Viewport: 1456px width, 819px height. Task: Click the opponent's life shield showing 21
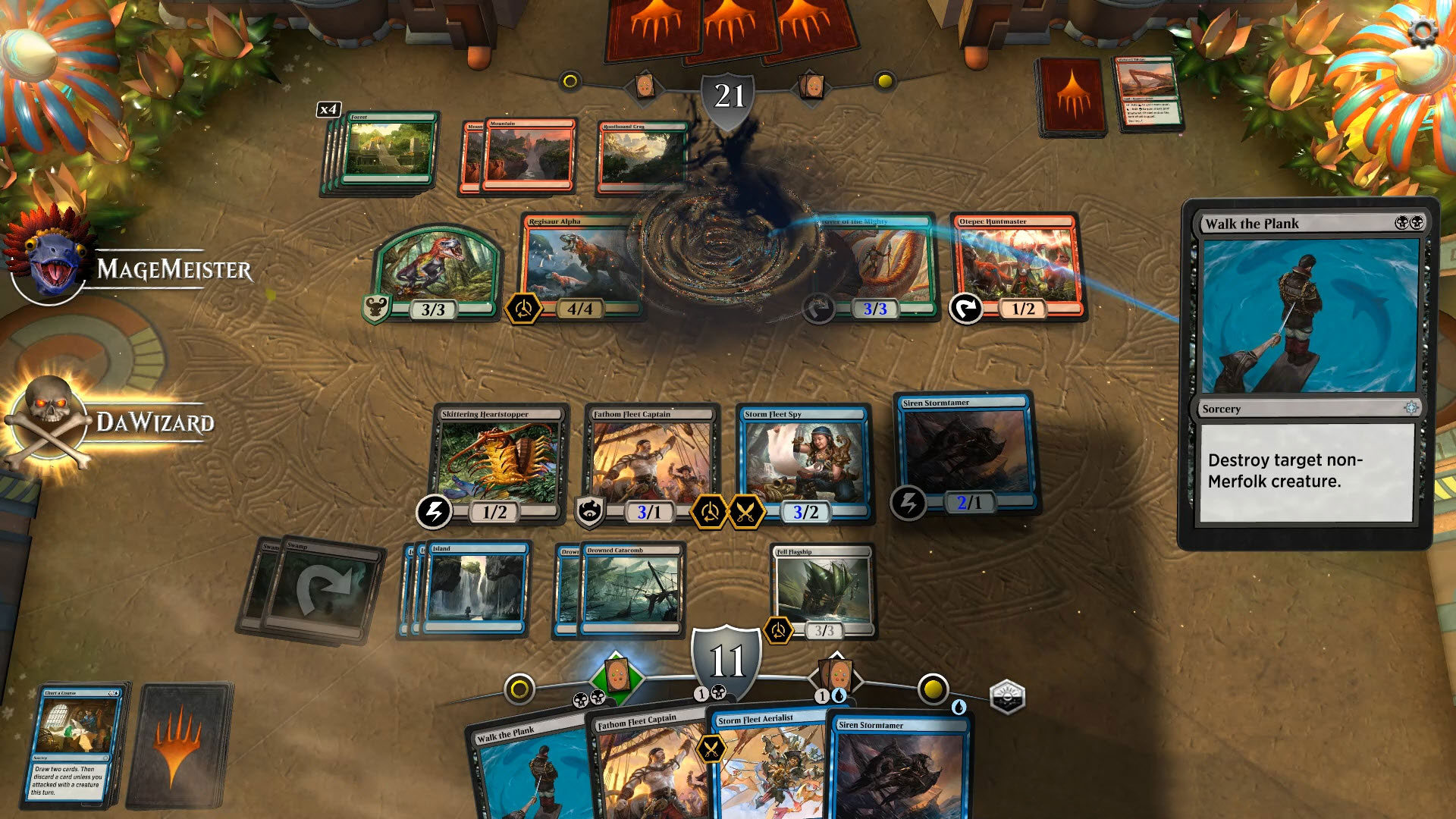point(726,95)
